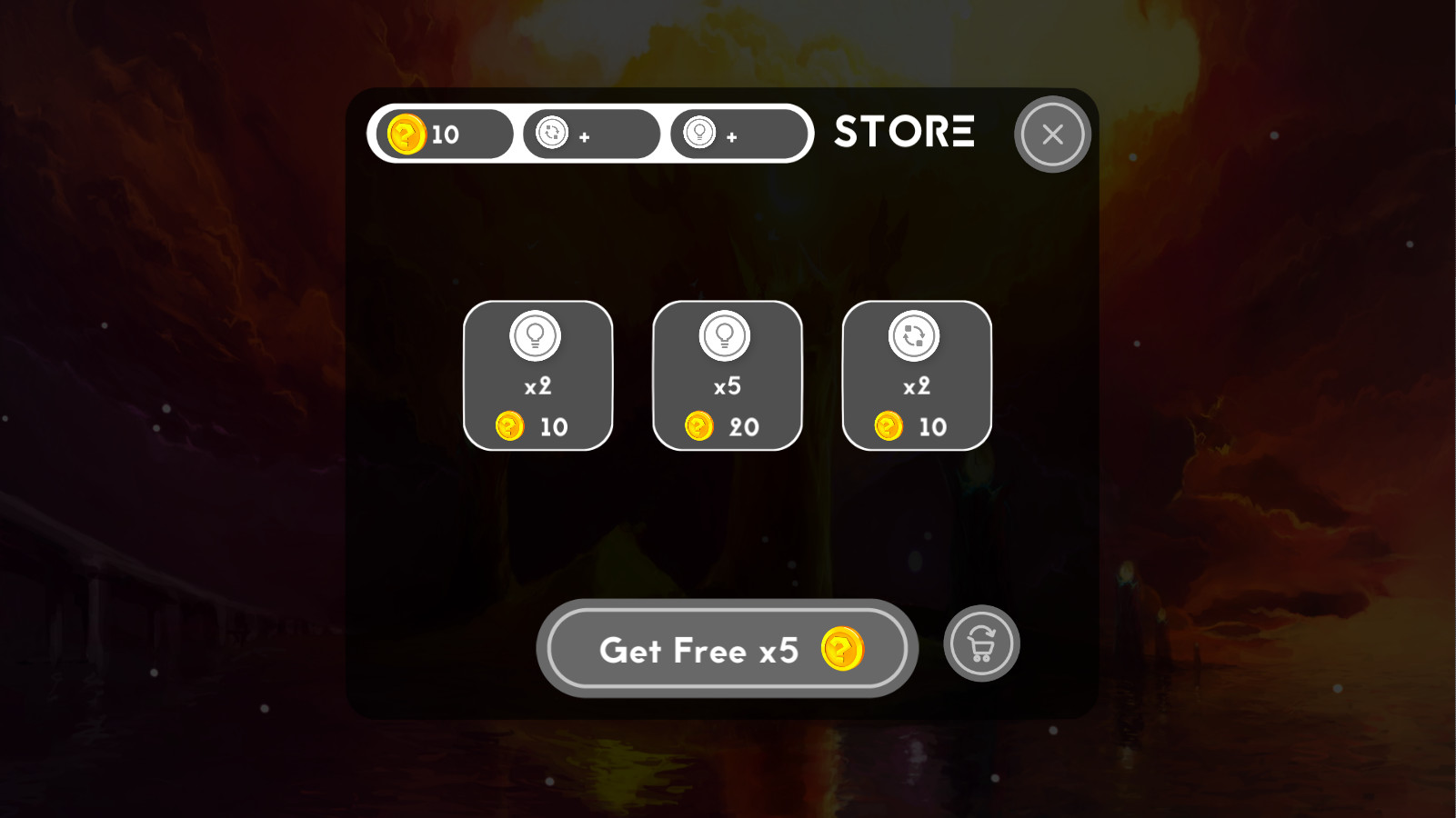Image resolution: width=1456 pixels, height=818 pixels.
Task: Click the lightbulb icon on the x5 hint pack
Action: (727, 334)
